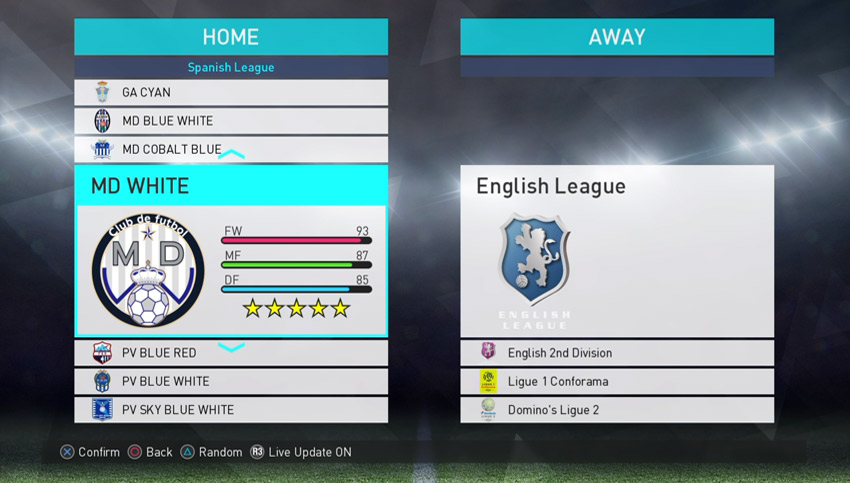Choose MD BLUE WHITE team

point(231,121)
